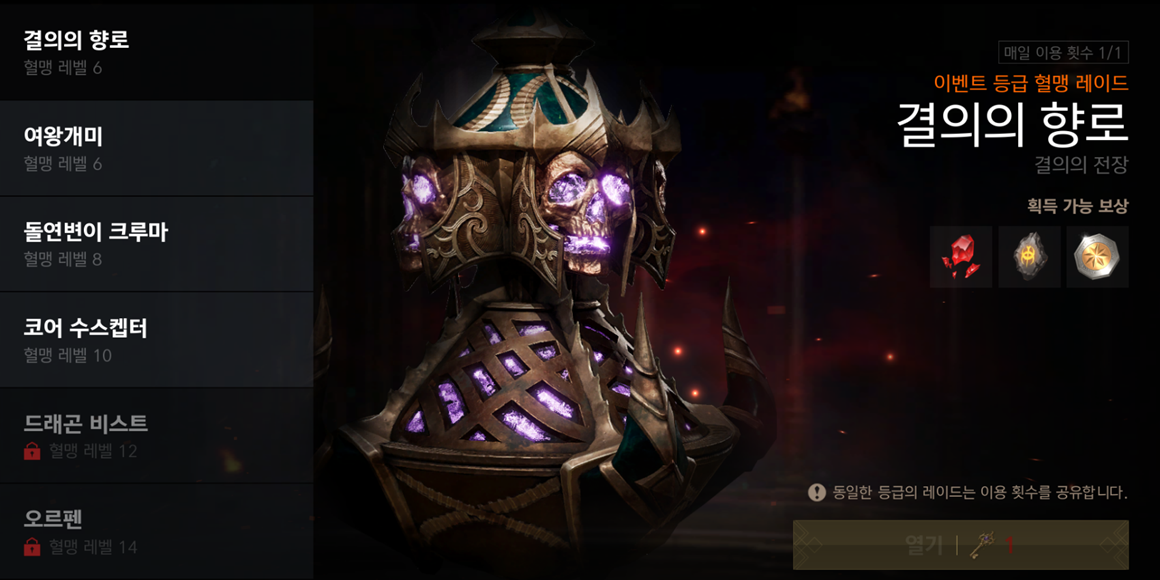
Task: Open the 돌연변이 크루마 raid entry
Action: 156,244
